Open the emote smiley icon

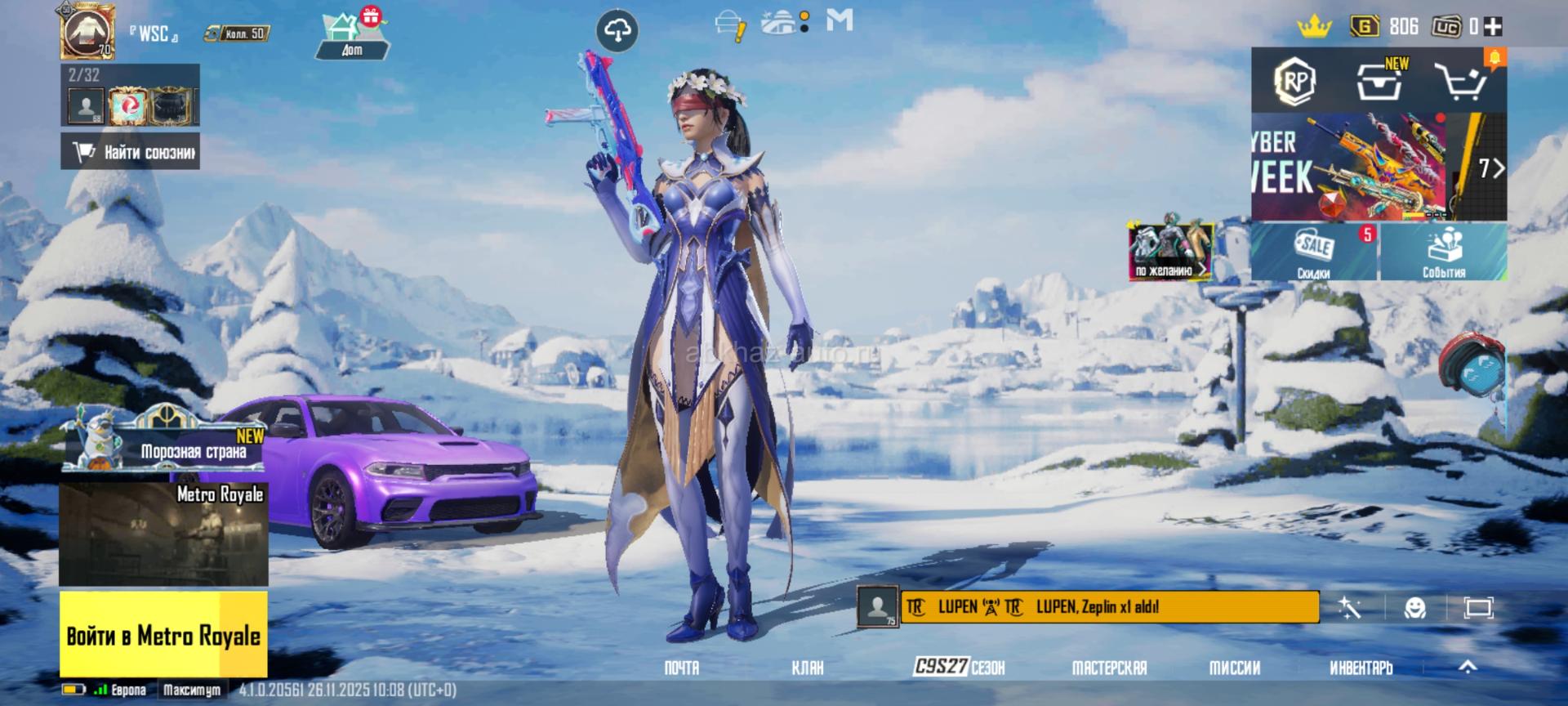click(x=1414, y=608)
